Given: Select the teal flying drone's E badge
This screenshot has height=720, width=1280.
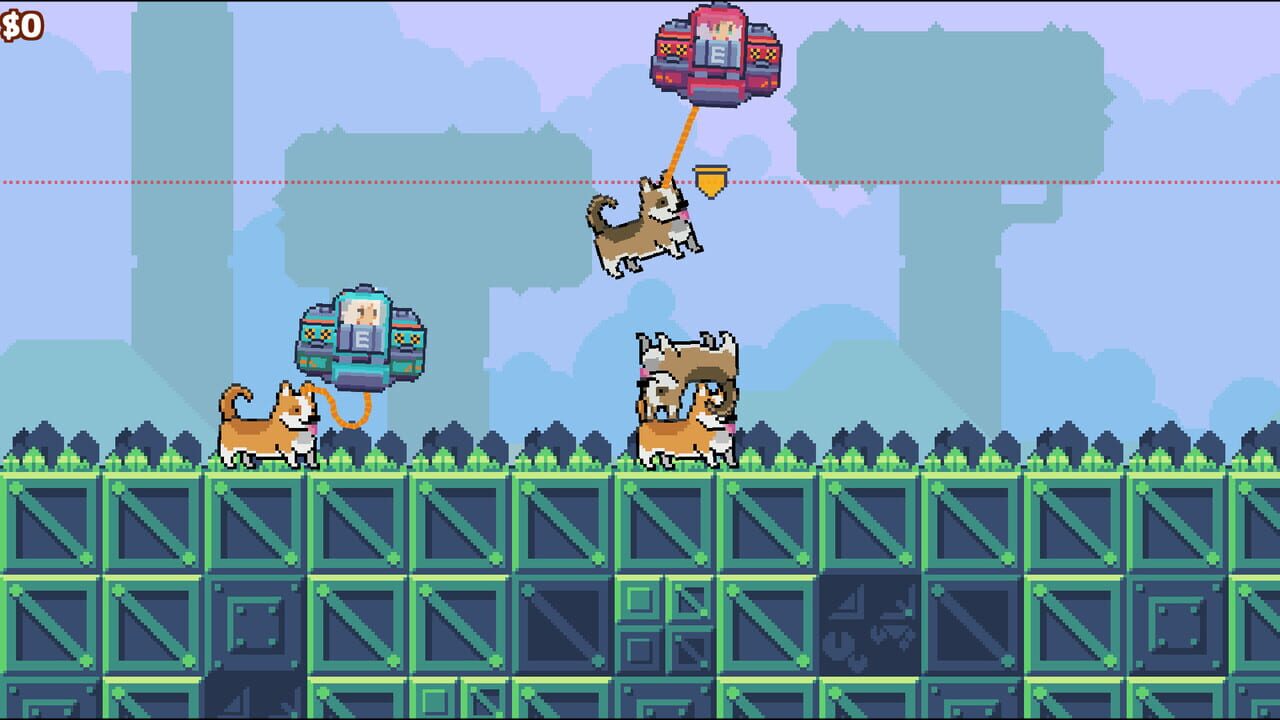Looking at the screenshot, I should (363, 338).
